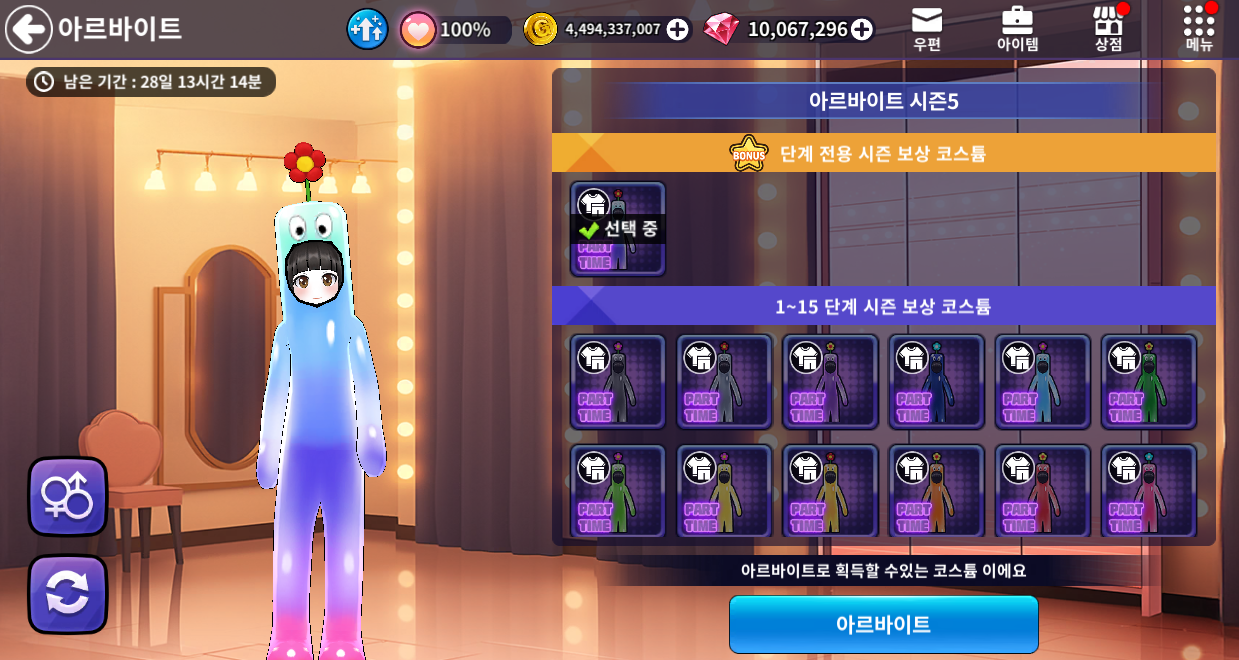The height and width of the screenshot is (660, 1239).
Task: Pick the light blue season reward costume
Action: (x=1042, y=382)
